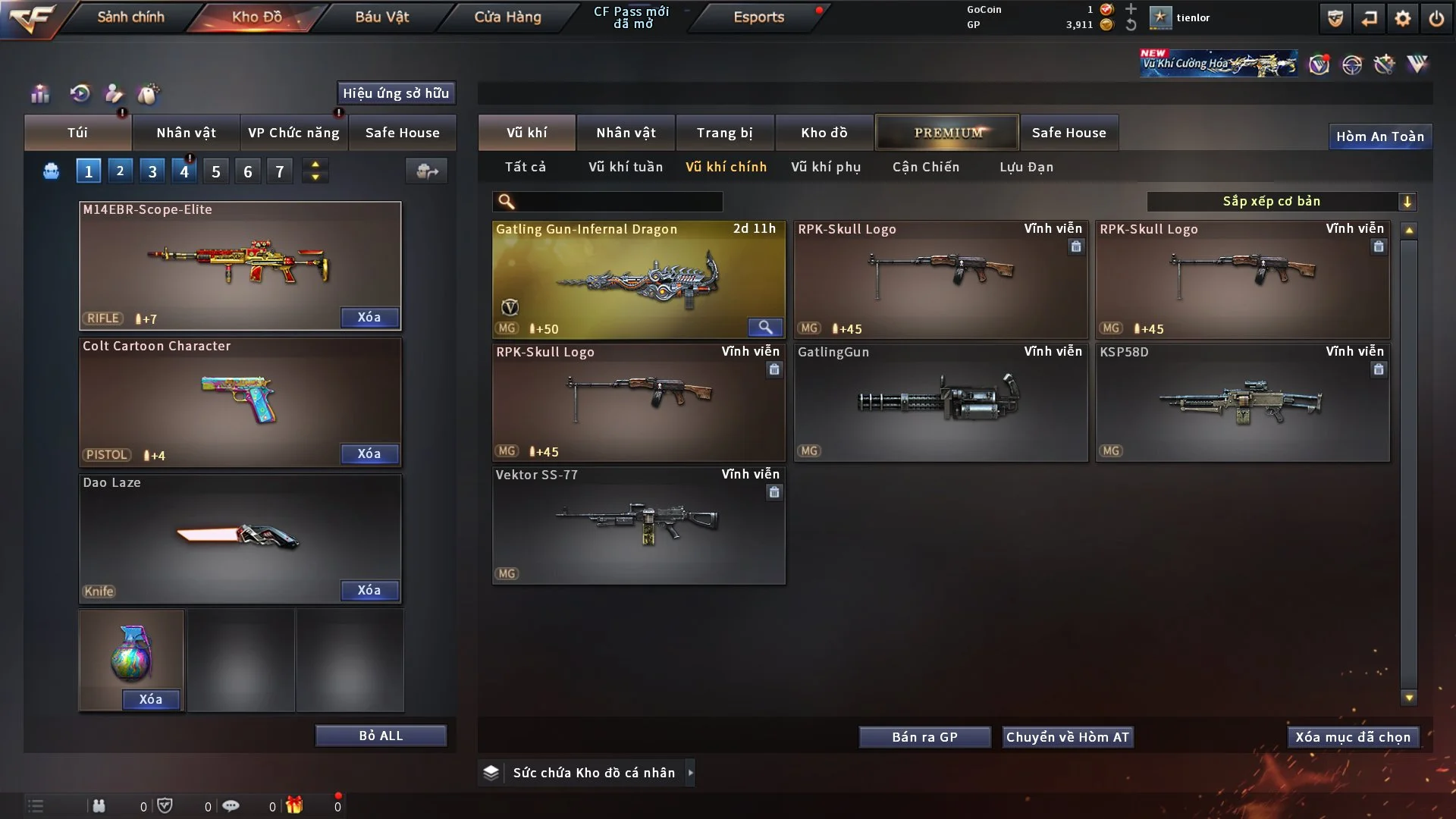This screenshot has height=819, width=1456.
Task: Open the Sắp xếp cơ bản sort dropdown
Action: coord(1281,201)
